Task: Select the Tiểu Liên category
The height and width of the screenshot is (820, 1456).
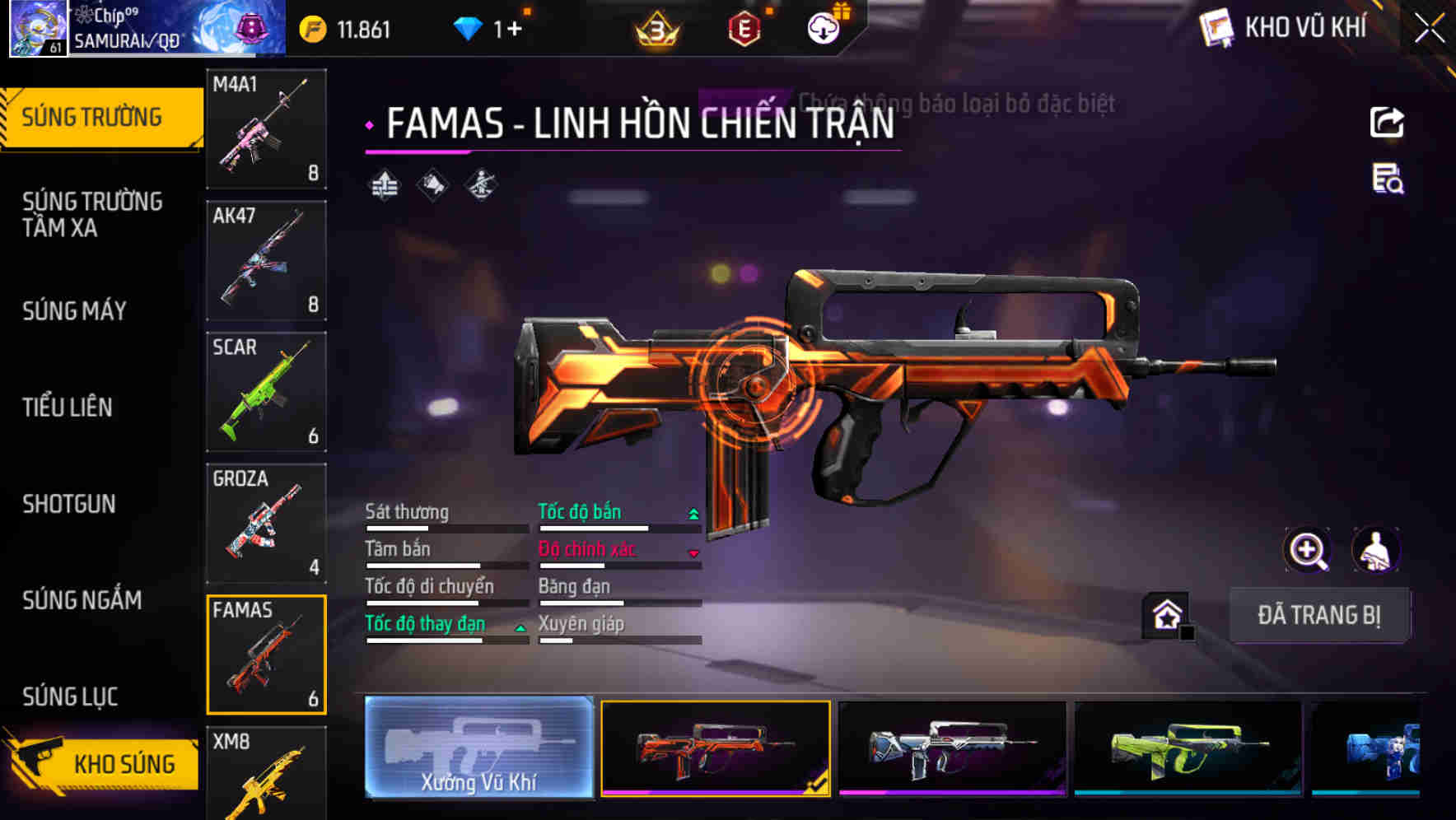Action: [x=68, y=408]
